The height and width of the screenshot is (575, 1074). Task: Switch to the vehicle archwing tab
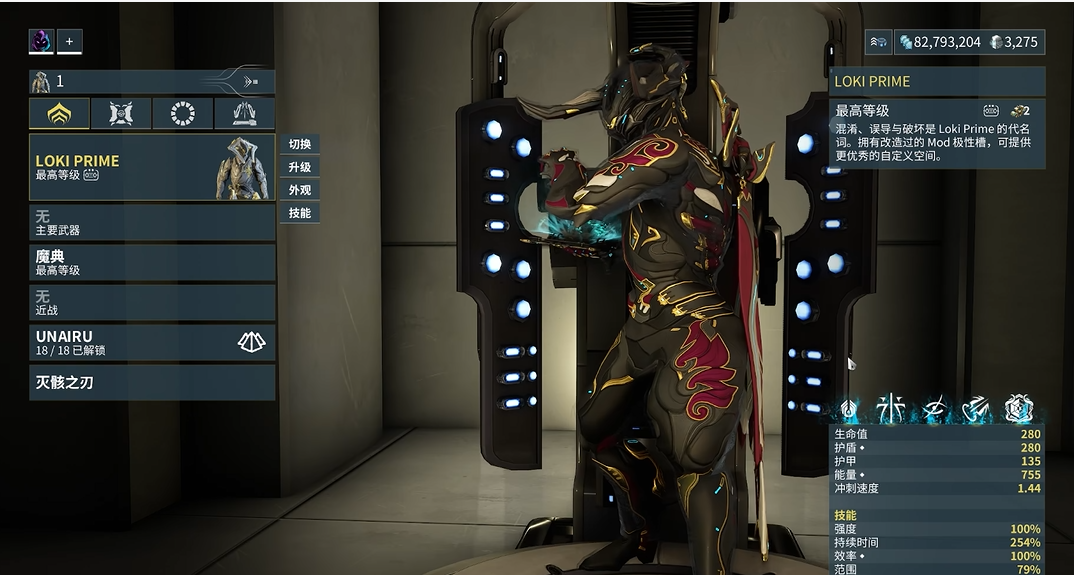point(245,114)
